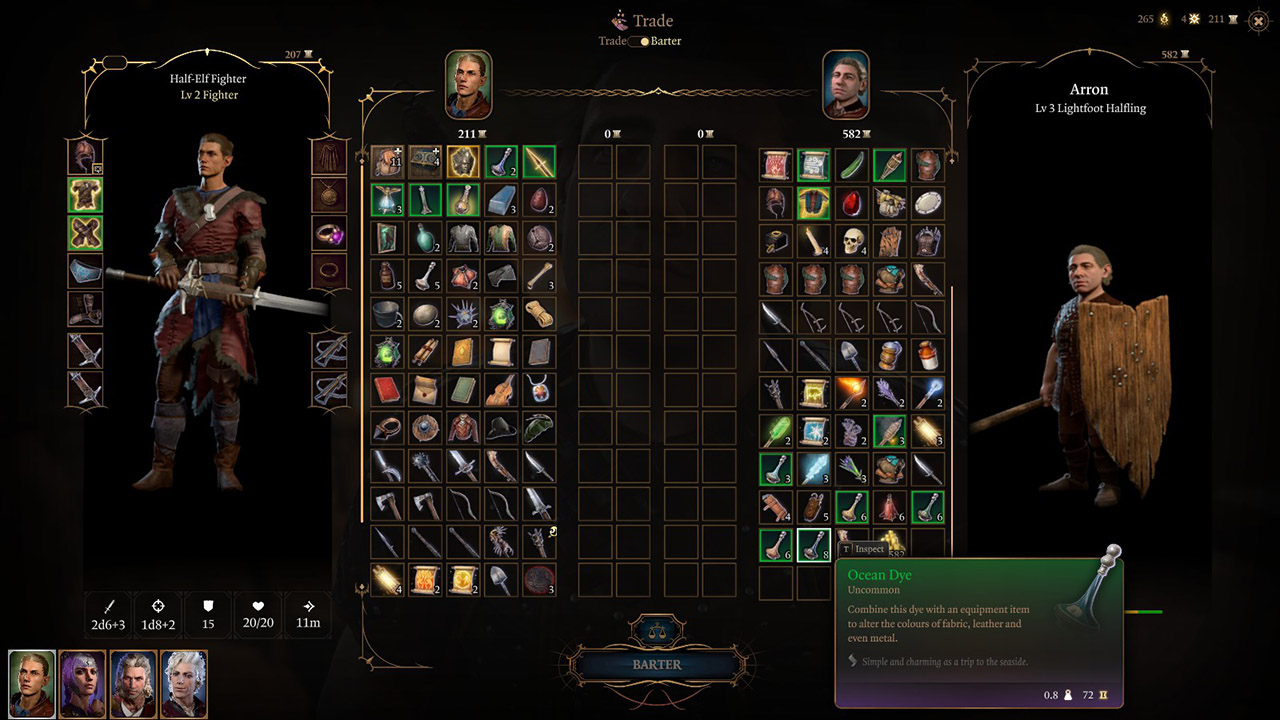Image resolution: width=1280 pixels, height=720 pixels.
Task: Click the purple ring equipment slot
Action: click(330, 232)
